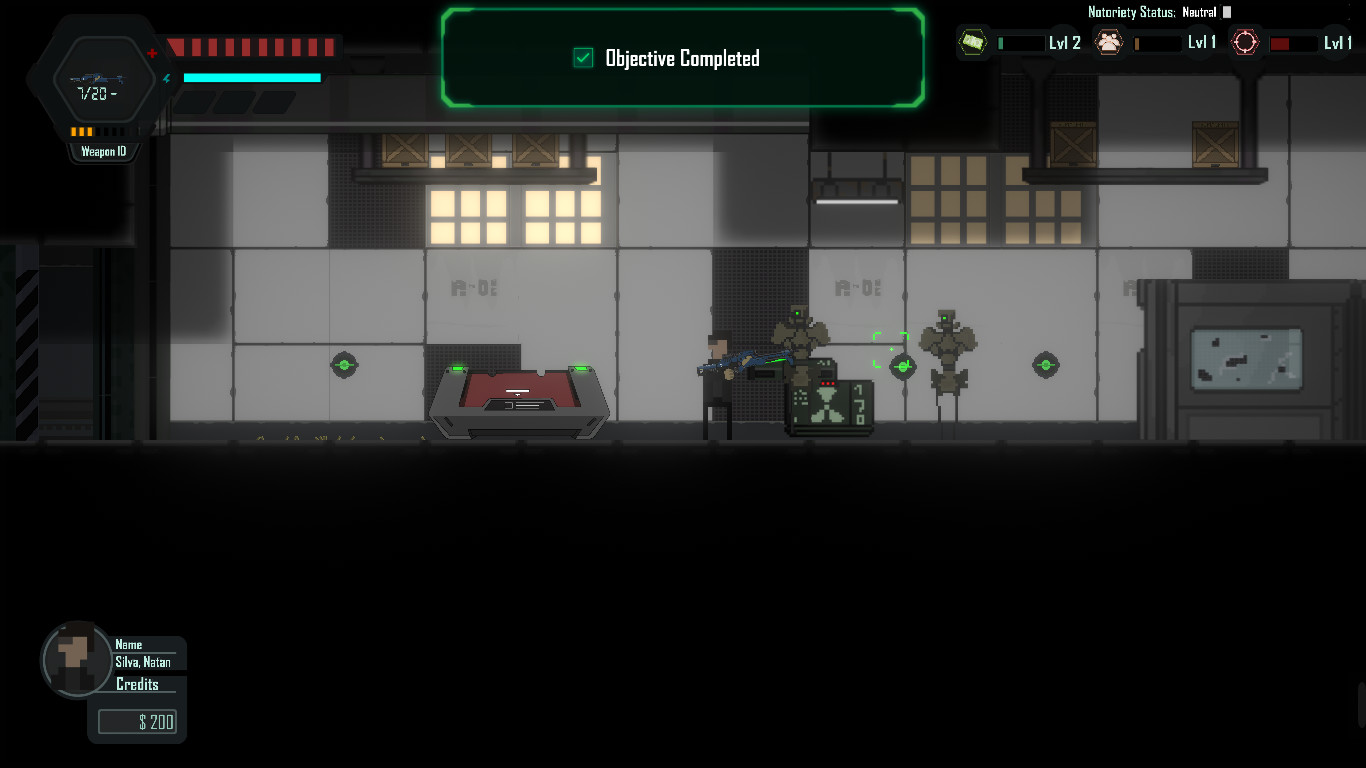The width and height of the screenshot is (1366, 768).
Task: Click the Notoriety Status neutral indicator square
Action: coord(1226,13)
